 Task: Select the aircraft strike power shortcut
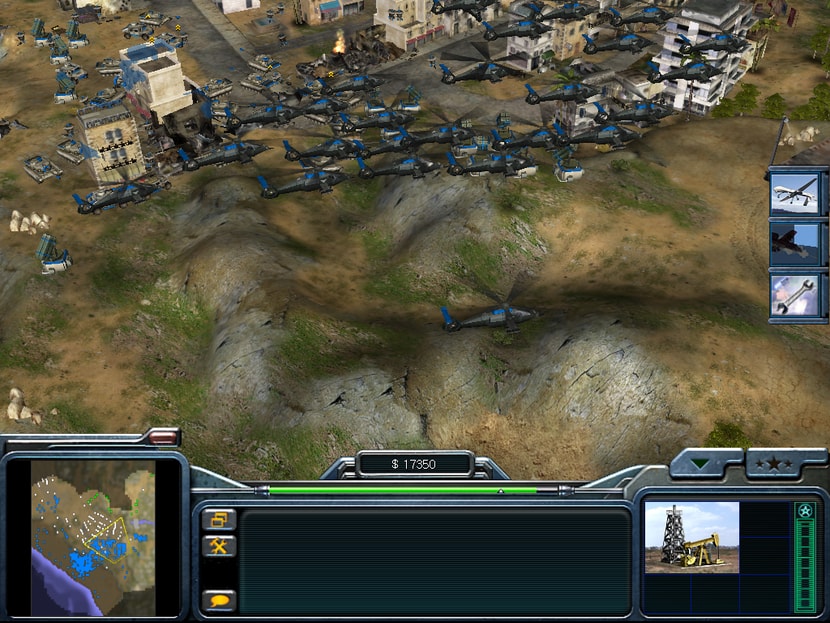tap(795, 244)
